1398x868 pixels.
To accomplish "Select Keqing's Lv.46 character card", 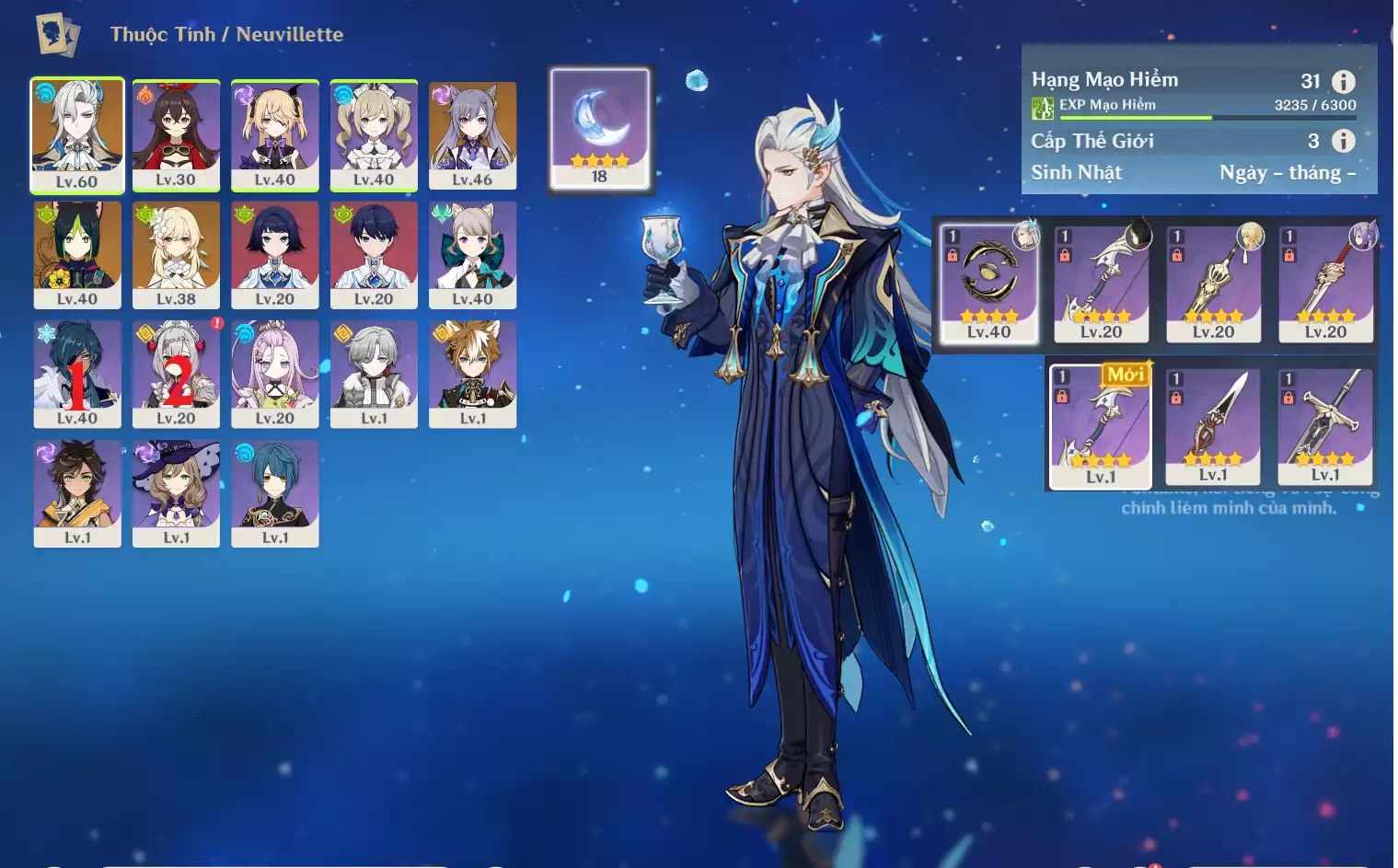I will 472,134.
